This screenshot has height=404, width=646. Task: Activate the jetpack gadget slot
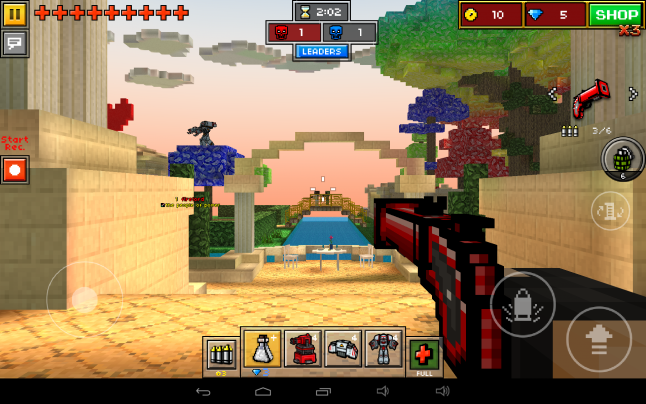tap(343, 349)
